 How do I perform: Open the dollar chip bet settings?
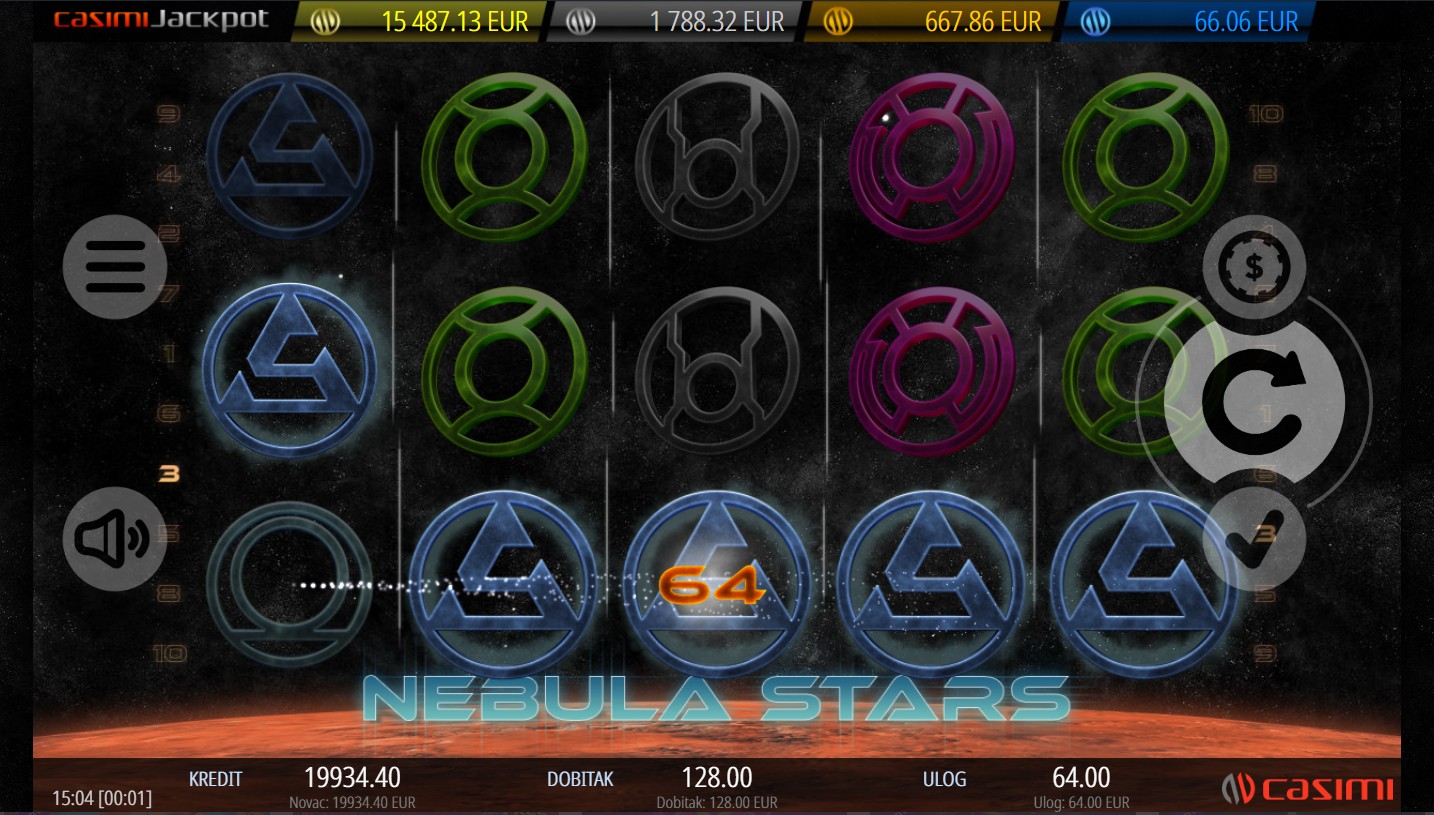[1254, 267]
